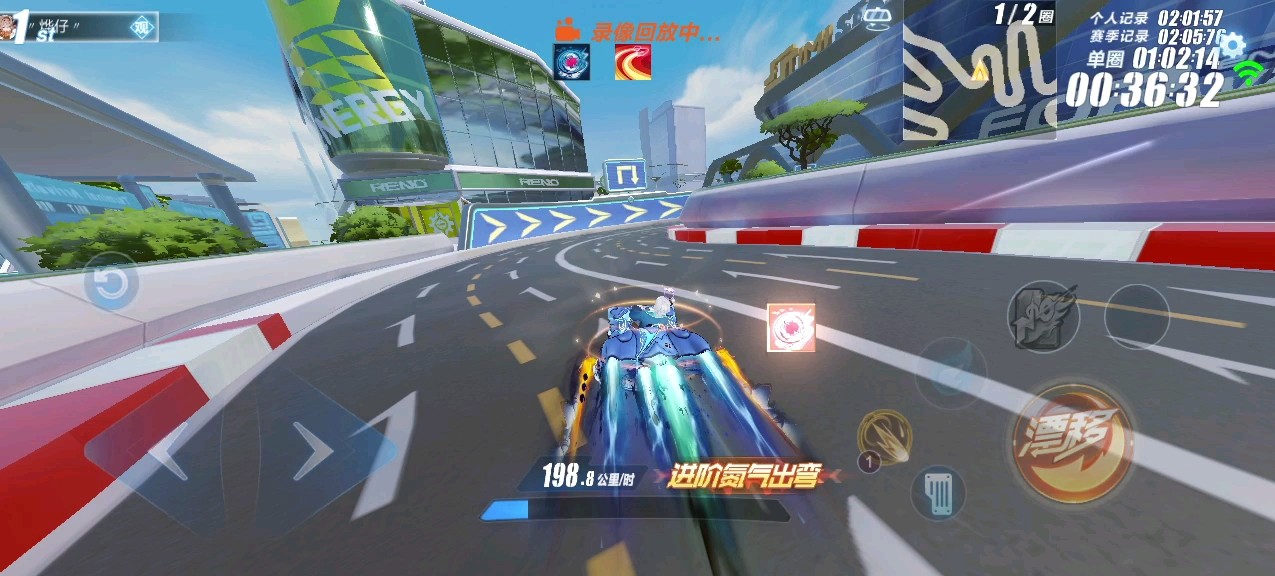Tap the orange 漂移 drift button

(x=1071, y=442)
